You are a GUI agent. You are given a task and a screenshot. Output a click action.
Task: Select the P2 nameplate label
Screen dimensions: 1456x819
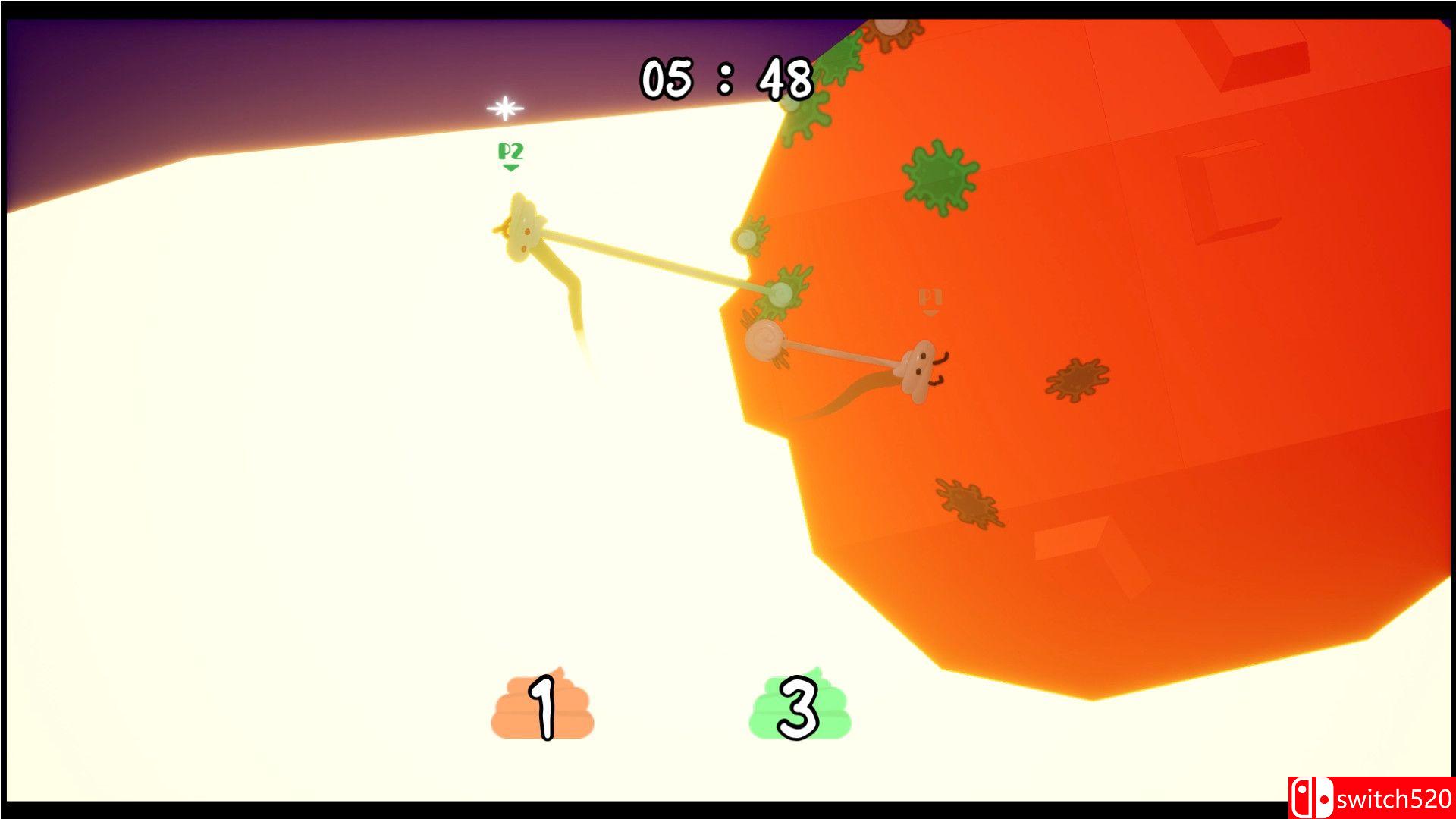tap(511, 153)
